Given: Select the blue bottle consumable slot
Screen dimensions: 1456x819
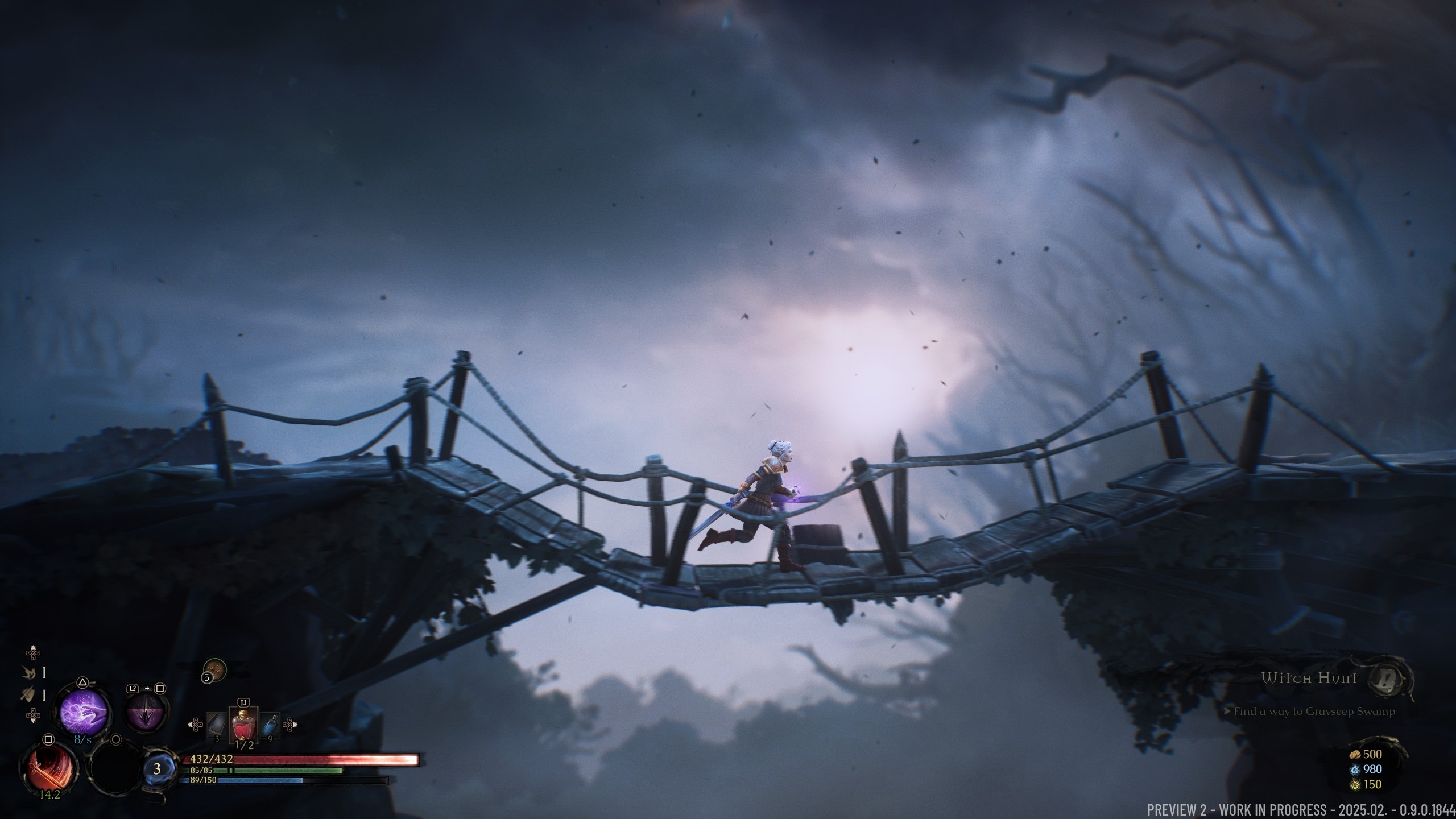Looking at the screenshot, I should [x=270, y=725].
